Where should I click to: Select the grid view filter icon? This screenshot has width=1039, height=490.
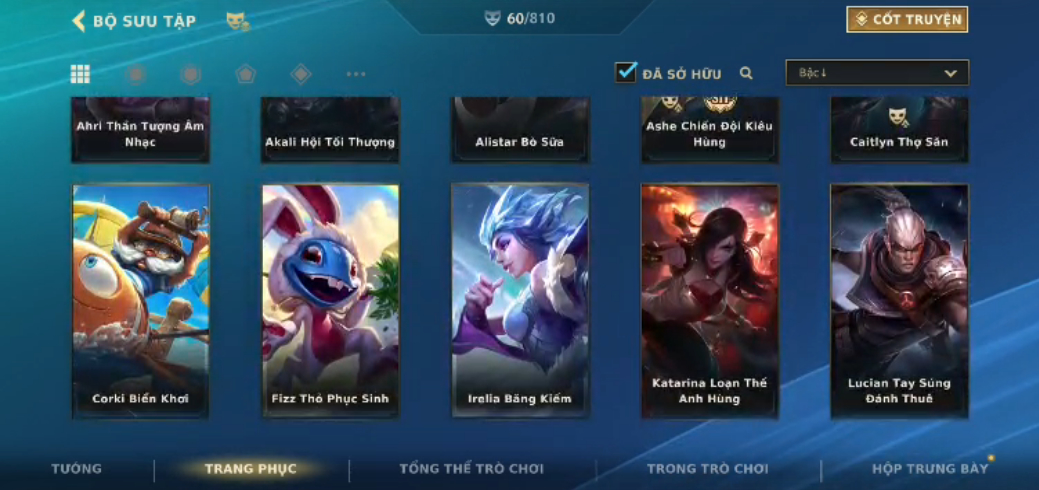tap(80, 74)
